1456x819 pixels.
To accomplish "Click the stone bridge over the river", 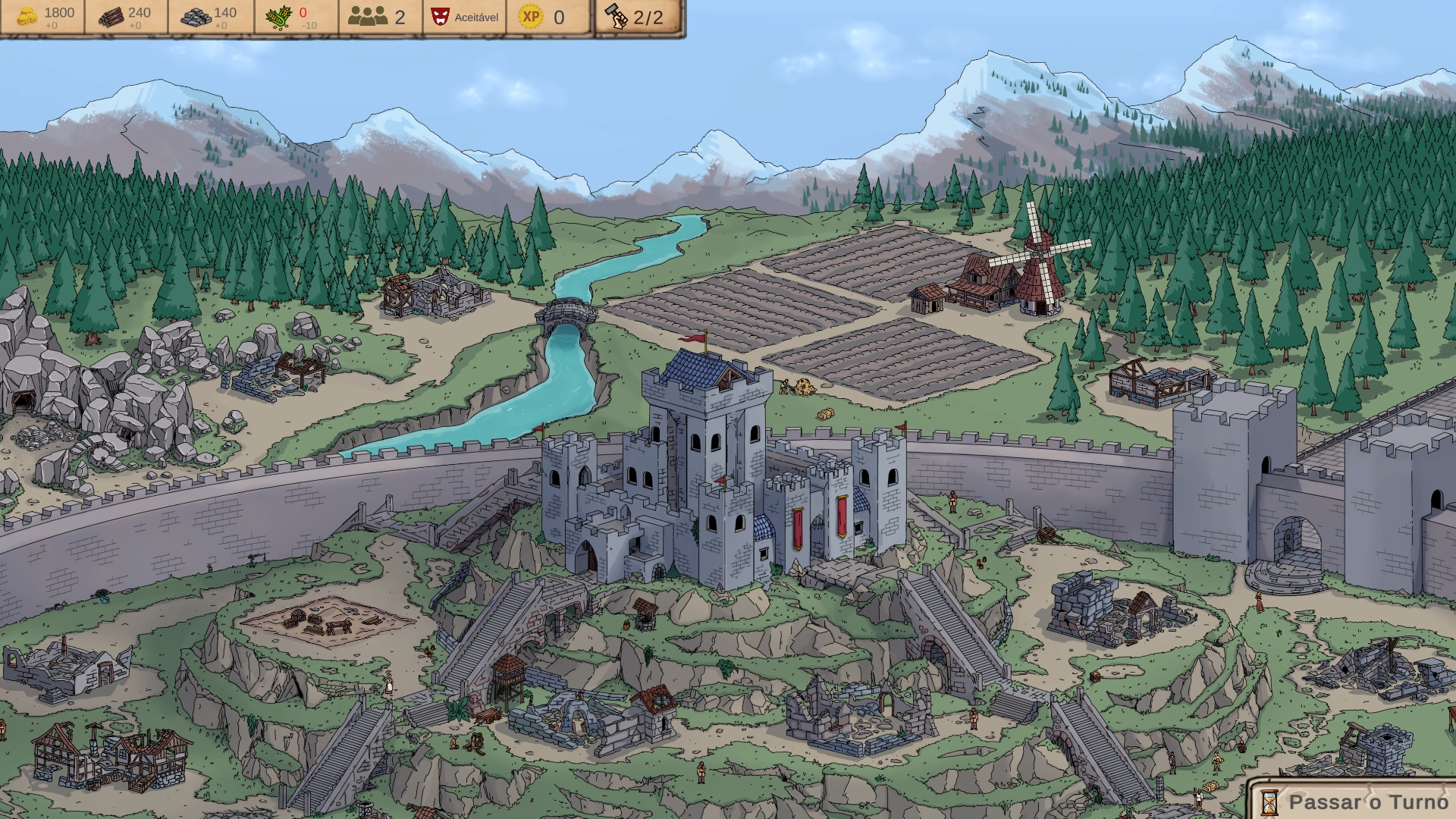I will pos(567,312).
